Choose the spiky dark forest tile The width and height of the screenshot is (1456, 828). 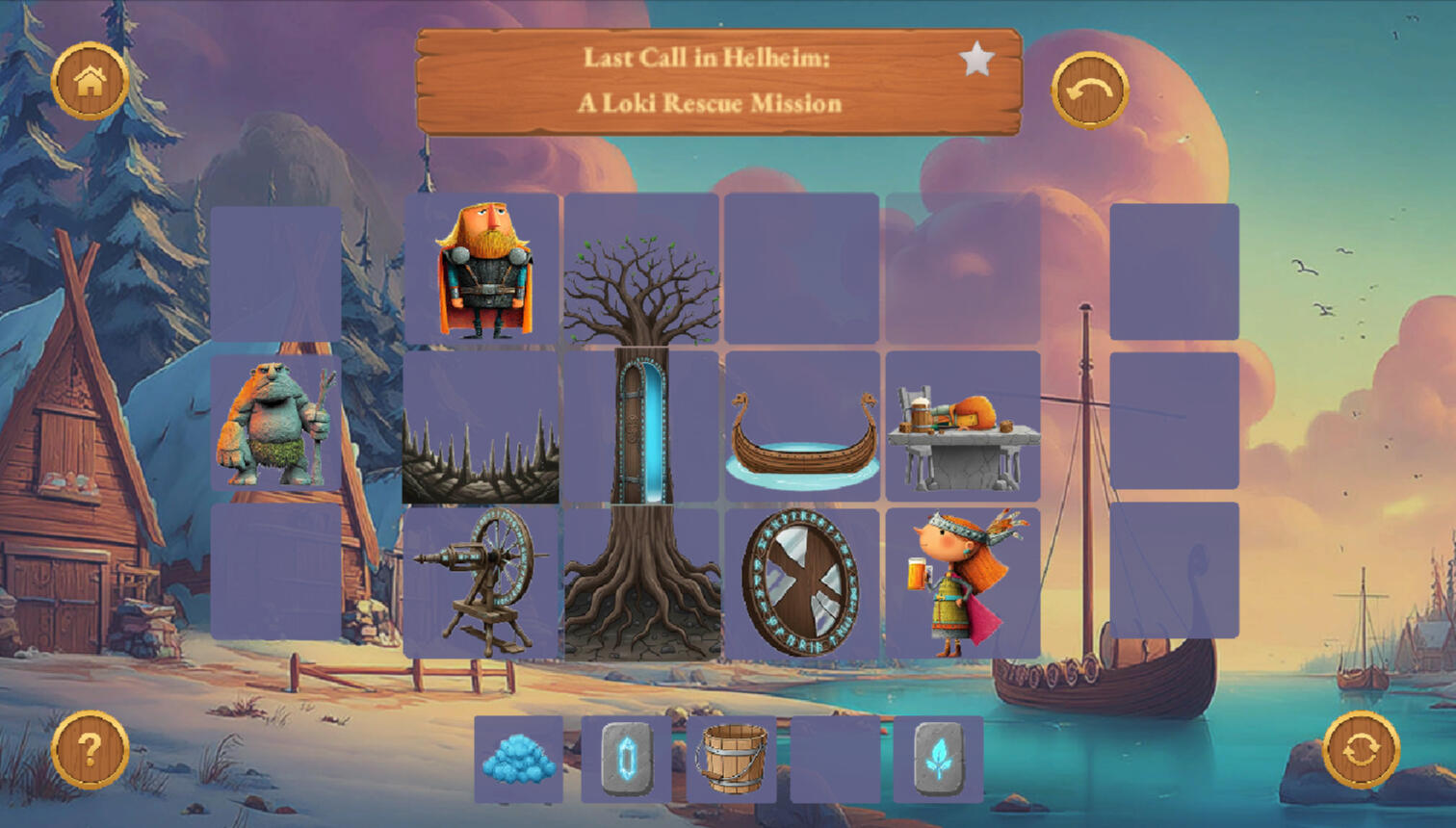pos(481,427)
